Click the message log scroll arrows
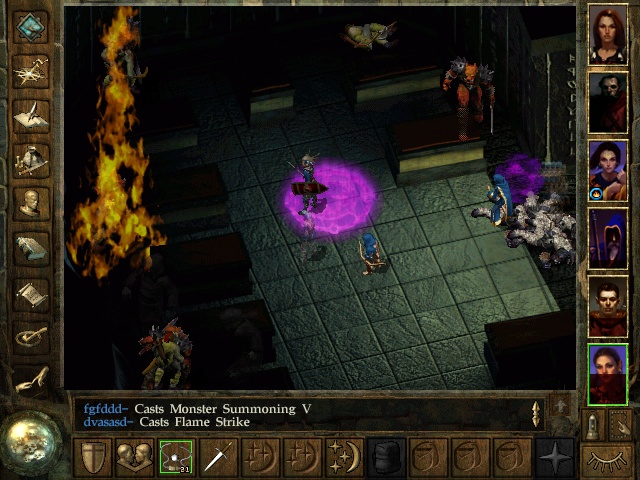The height and width of the screenshot is (480, 640). pos(536,414)
